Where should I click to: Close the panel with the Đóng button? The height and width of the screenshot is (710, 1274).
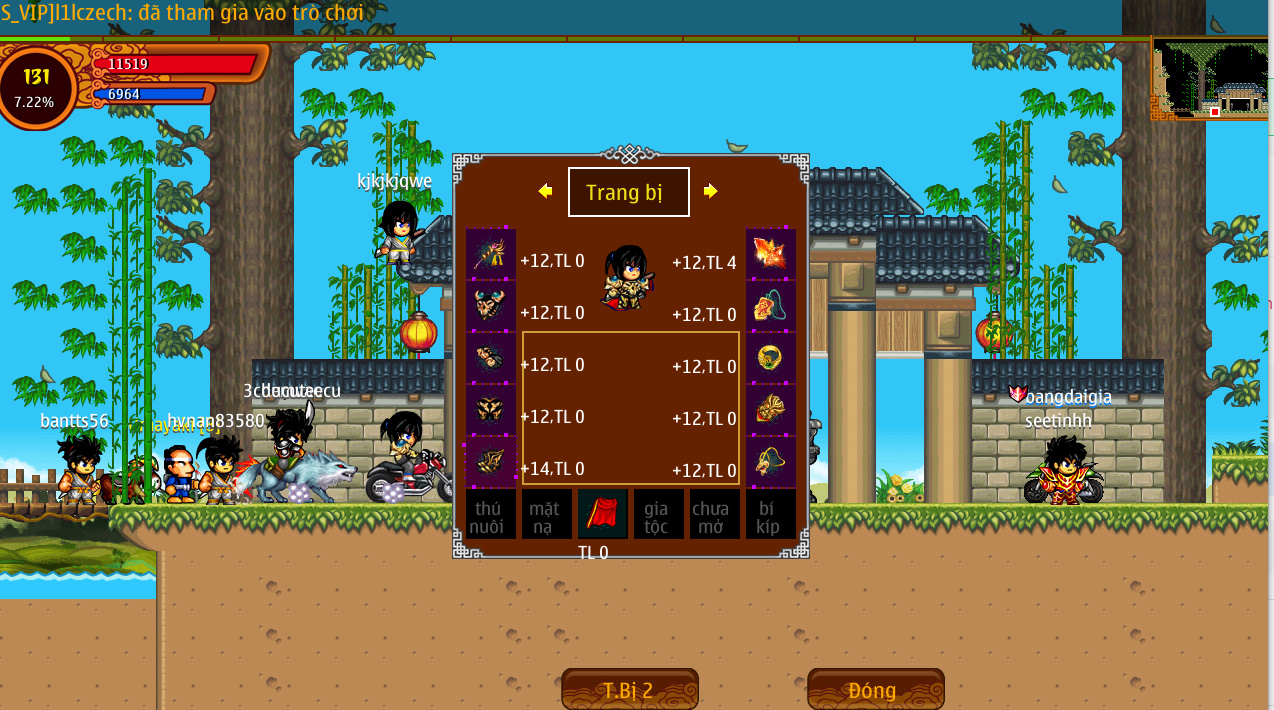(875, 690)
